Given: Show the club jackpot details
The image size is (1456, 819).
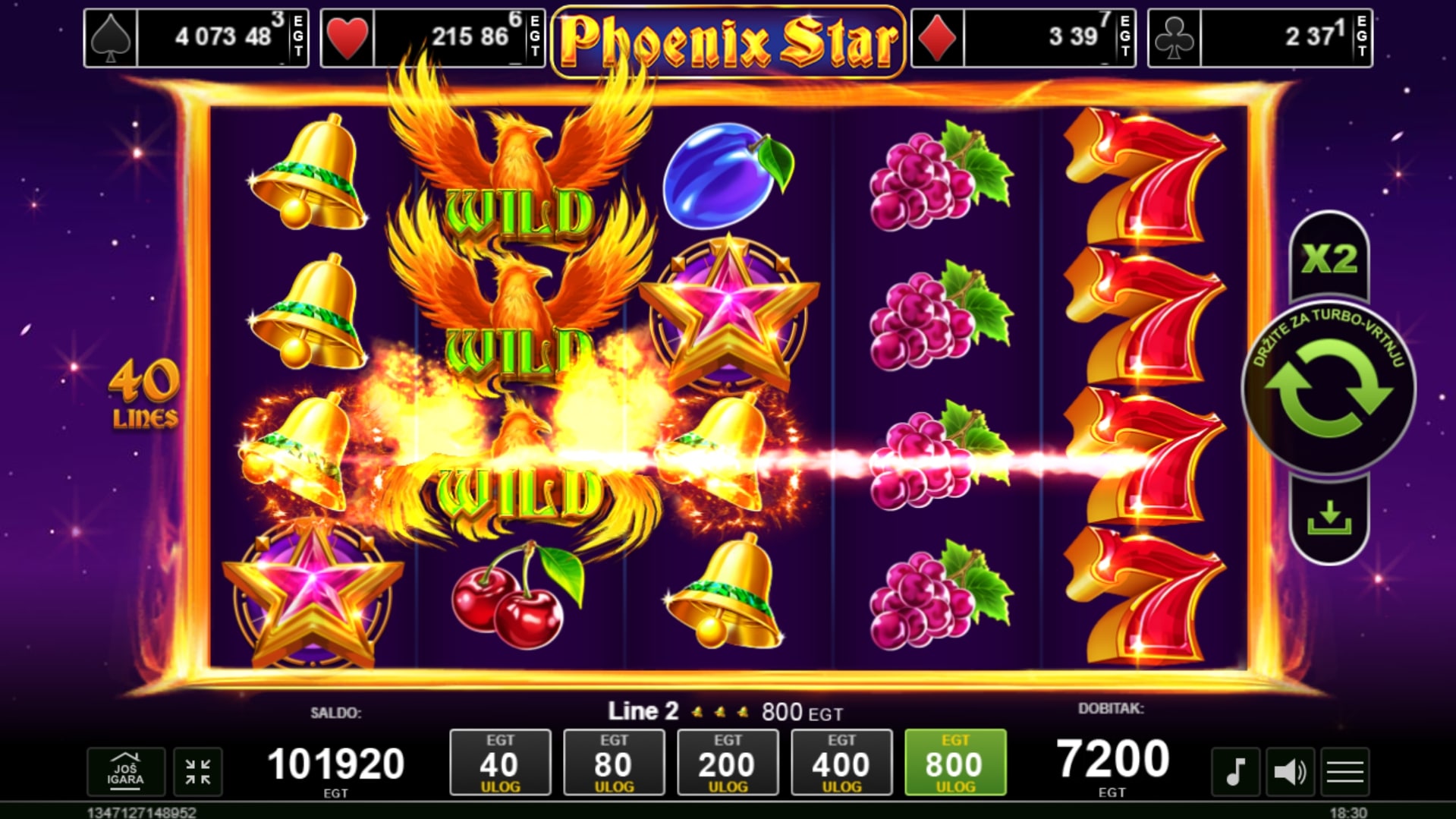Looking at the screenshot, I should pos(1259,38).
